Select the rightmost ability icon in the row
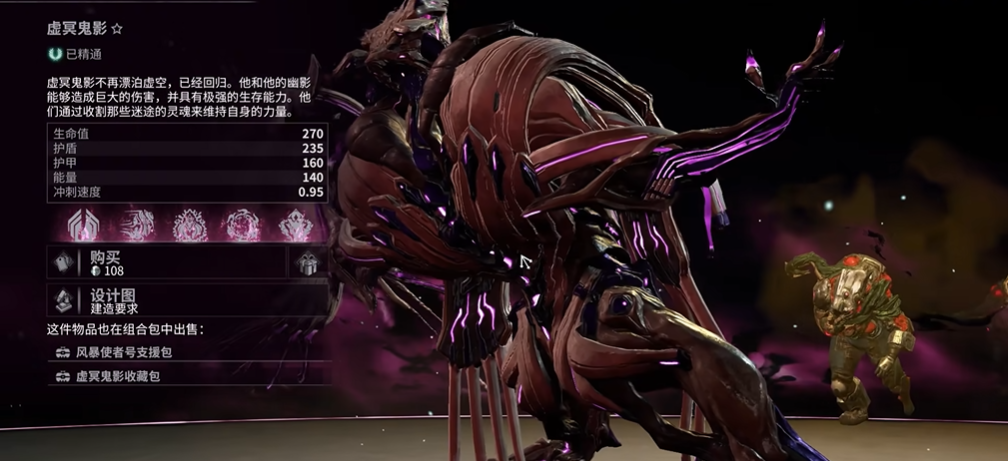 tap(295, 224)
